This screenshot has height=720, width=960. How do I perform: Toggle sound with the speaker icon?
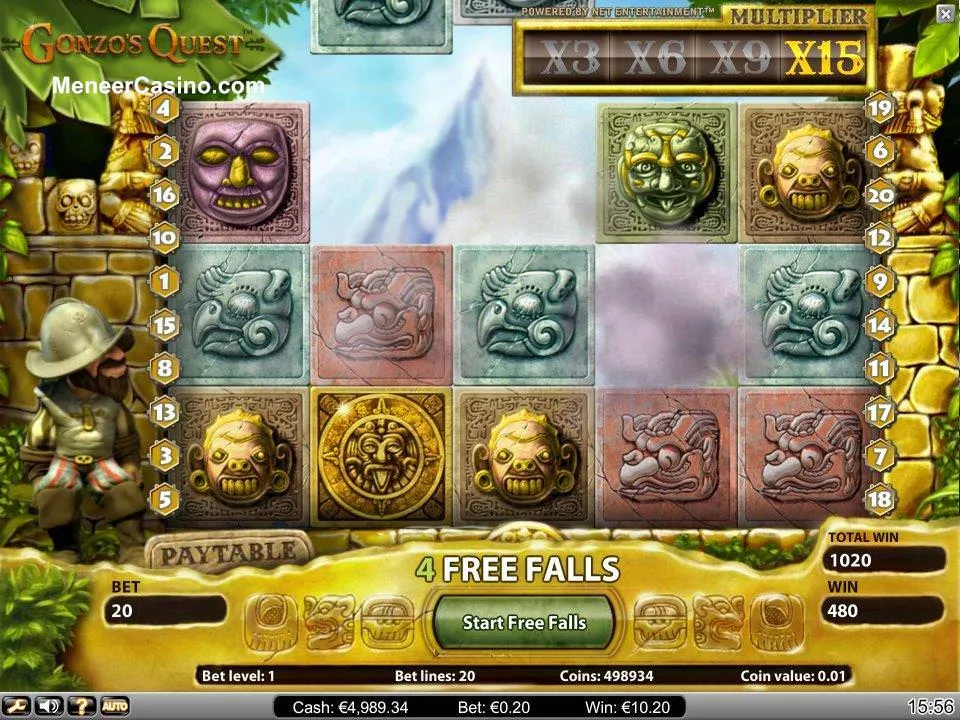50,707
